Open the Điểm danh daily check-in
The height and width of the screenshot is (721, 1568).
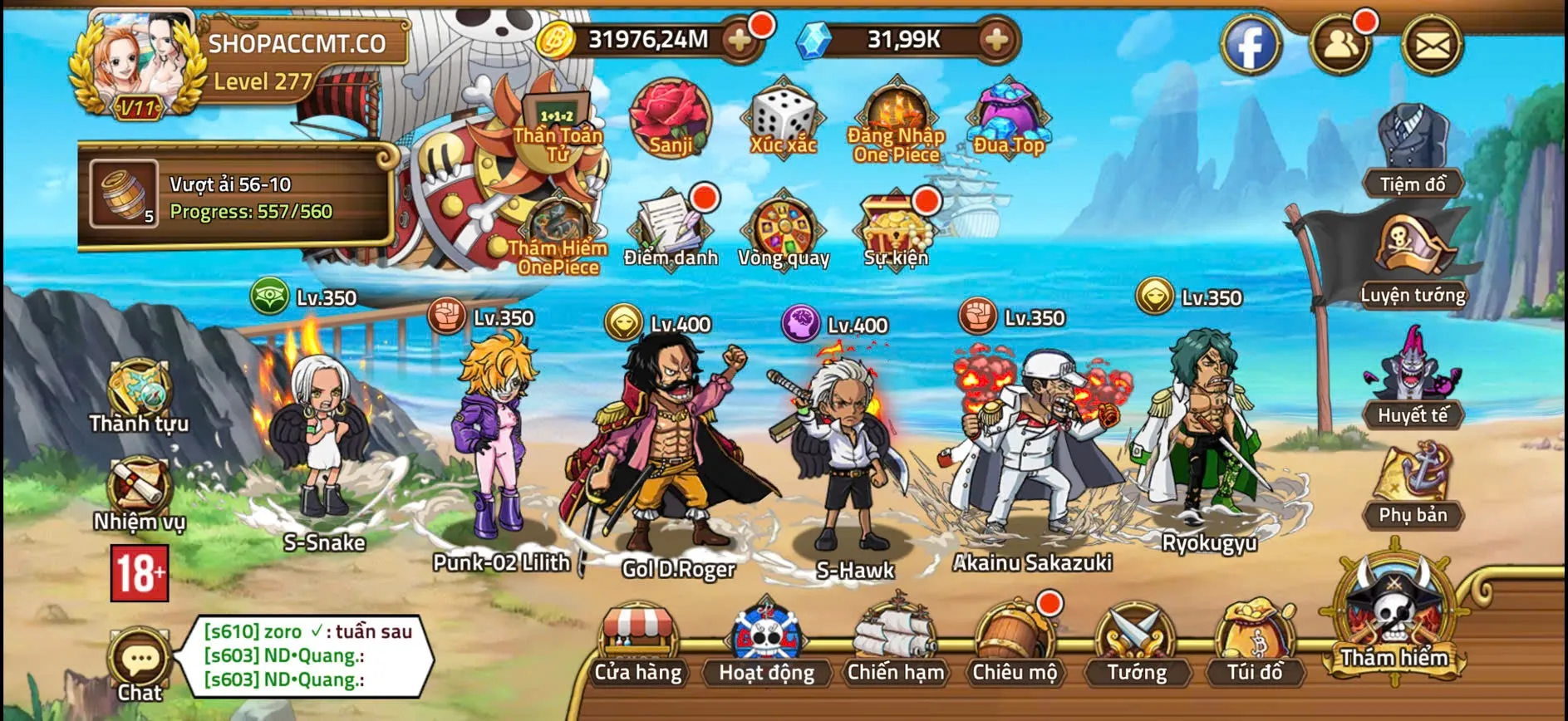pyautogui.click(x=671, y=228)
